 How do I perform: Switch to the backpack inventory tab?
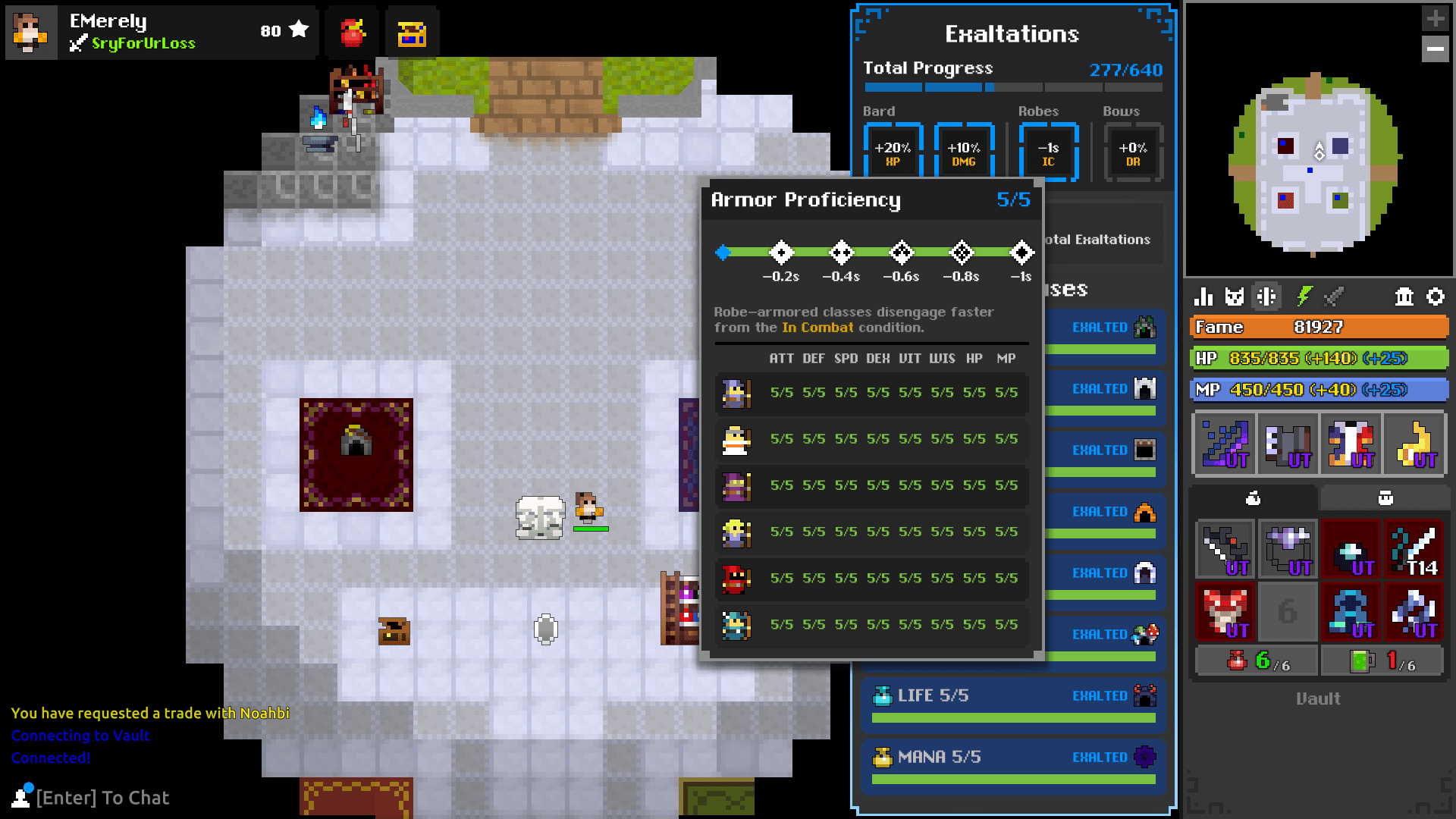point(1384,498)
